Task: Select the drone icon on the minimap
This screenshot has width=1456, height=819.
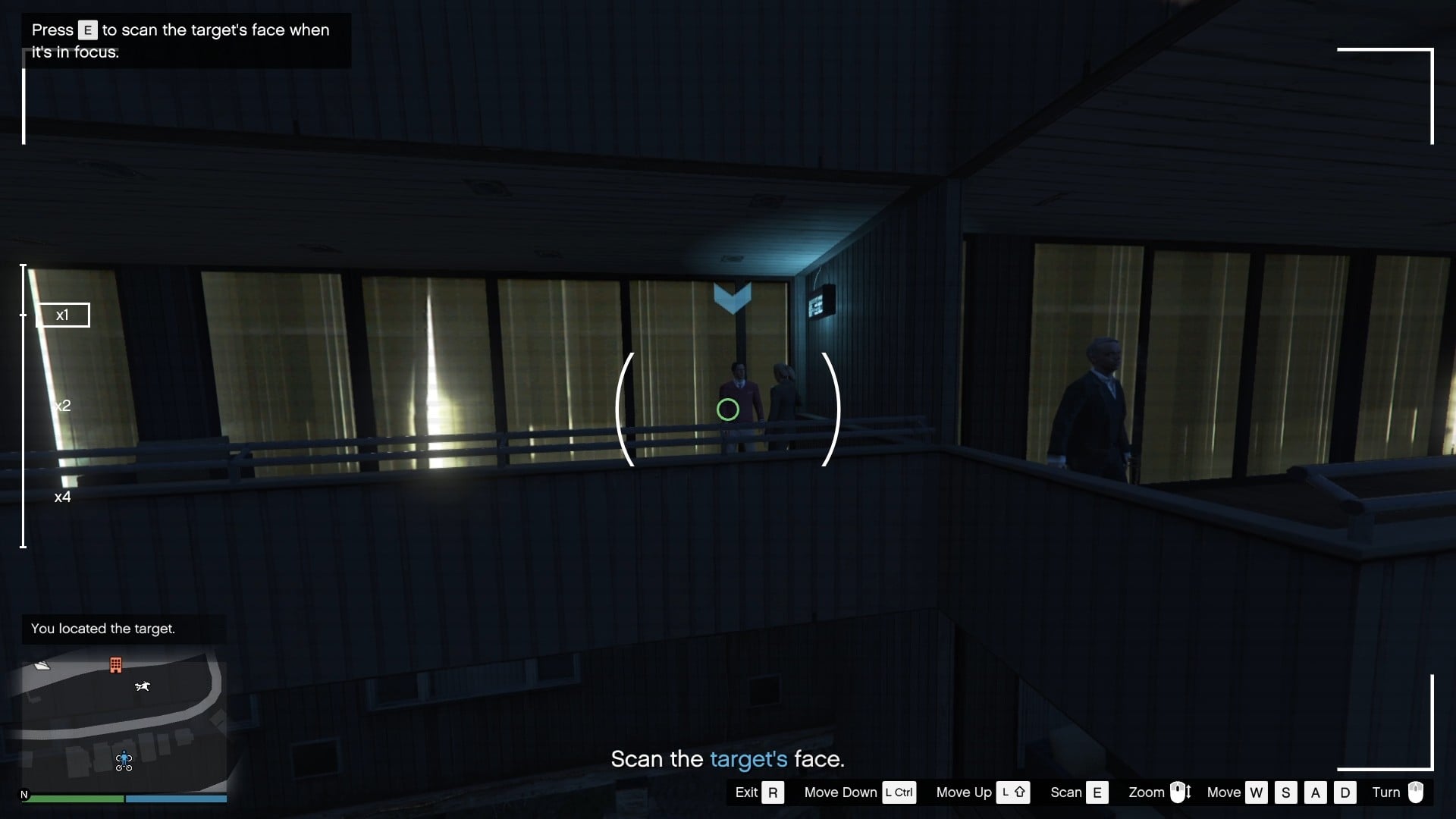Action: point(143,687)
